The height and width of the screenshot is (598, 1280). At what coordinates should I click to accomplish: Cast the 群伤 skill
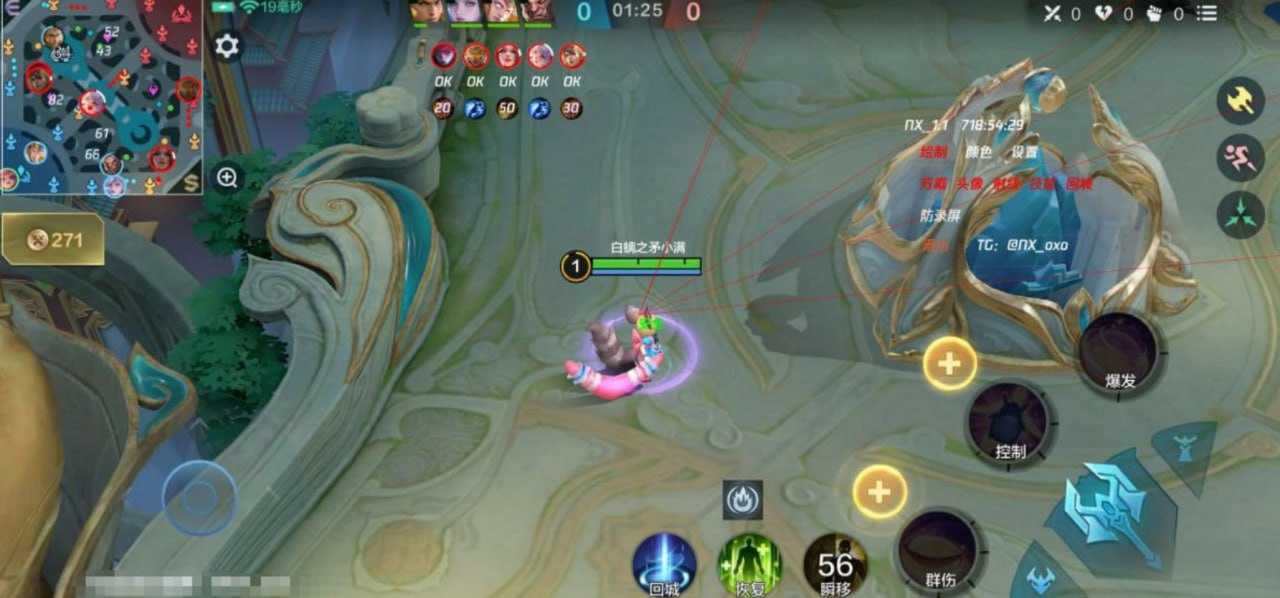[938, 550]
